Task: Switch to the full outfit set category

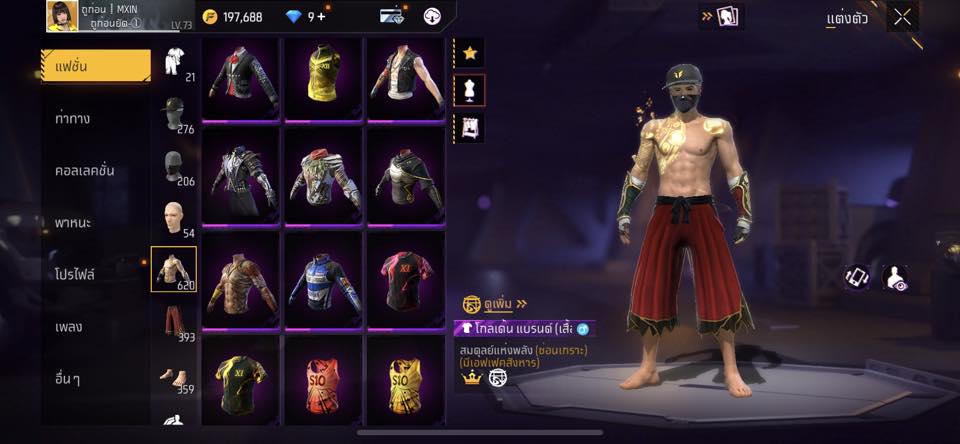Action: 174,60
